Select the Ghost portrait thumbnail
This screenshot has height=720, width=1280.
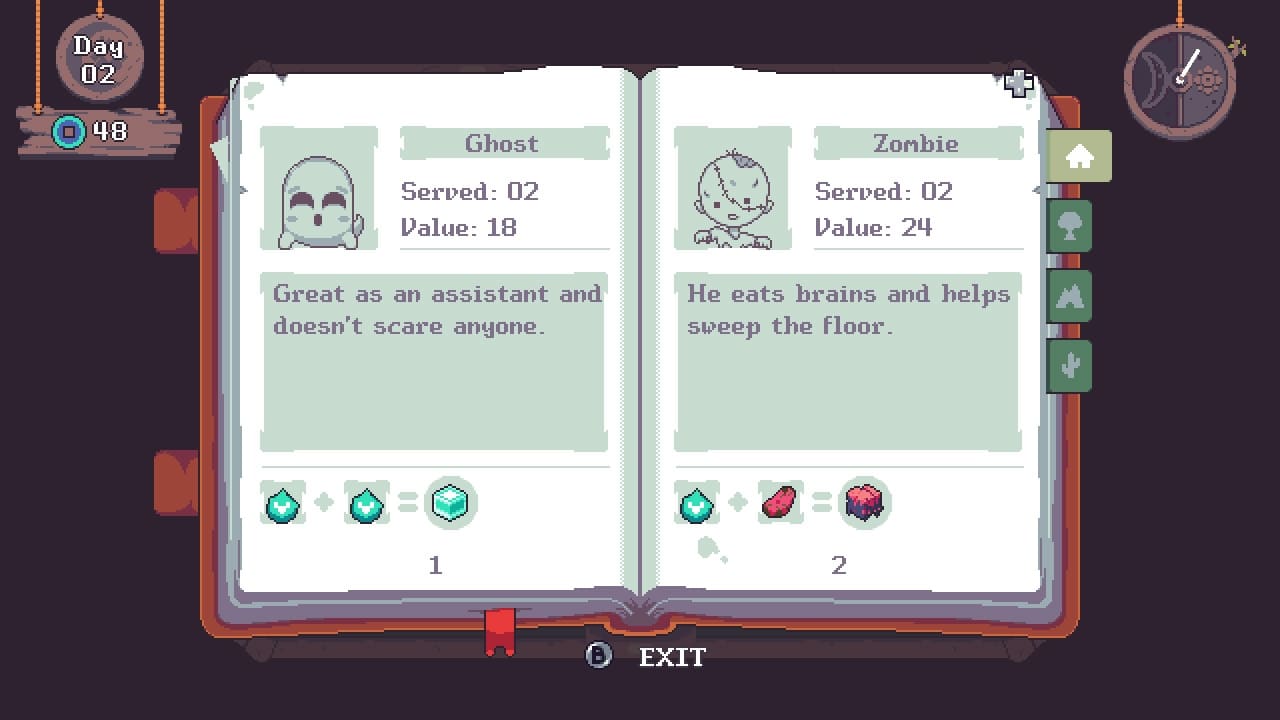tap(318, 188)
